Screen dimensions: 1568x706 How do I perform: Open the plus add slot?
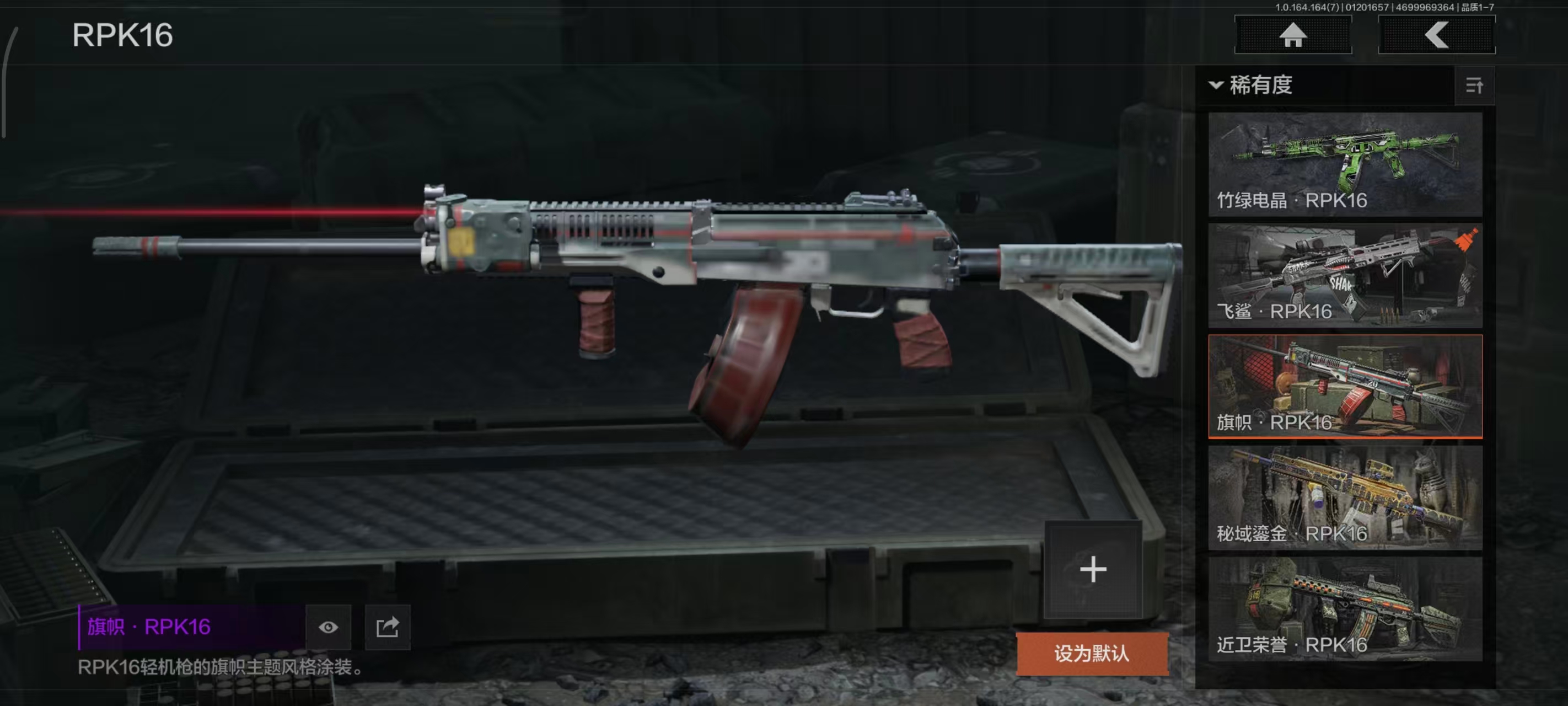(x=1093, y=570)
